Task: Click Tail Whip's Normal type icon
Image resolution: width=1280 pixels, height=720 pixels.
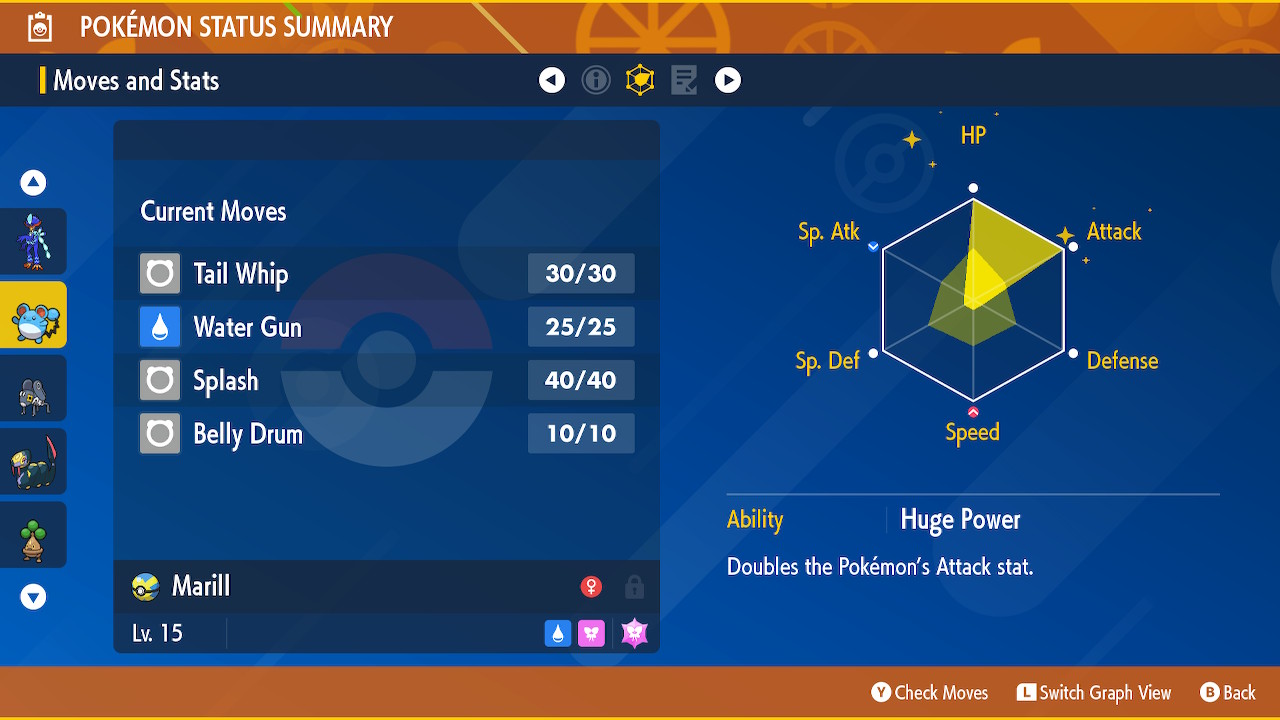Action: [x=159, y=273]
